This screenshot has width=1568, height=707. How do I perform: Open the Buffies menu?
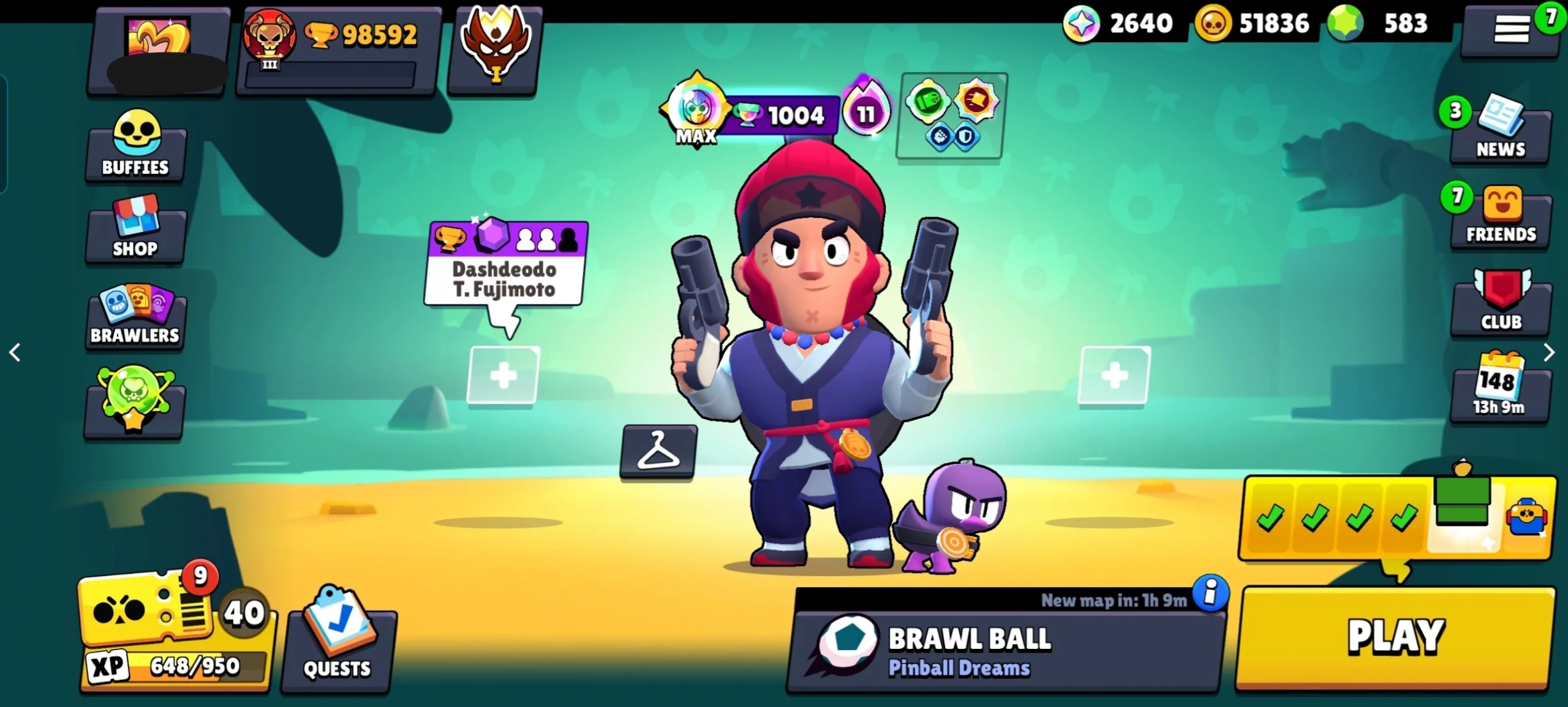(x=135, y=144)
